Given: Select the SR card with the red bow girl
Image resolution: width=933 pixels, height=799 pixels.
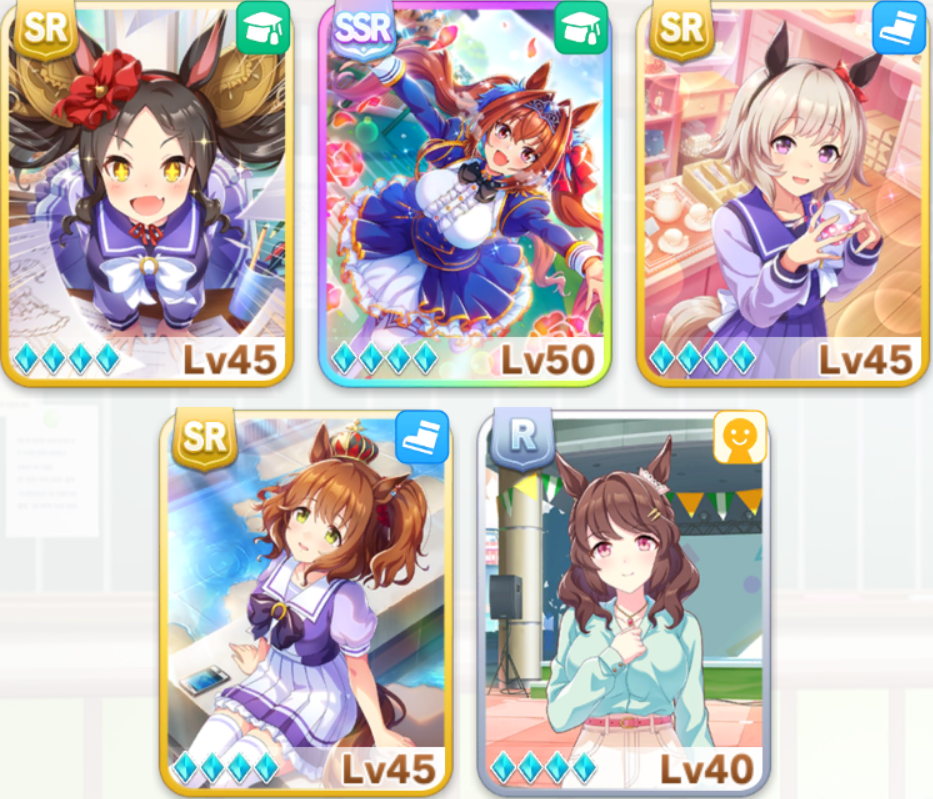Looking at the screenshot, I should pos(147,193).
